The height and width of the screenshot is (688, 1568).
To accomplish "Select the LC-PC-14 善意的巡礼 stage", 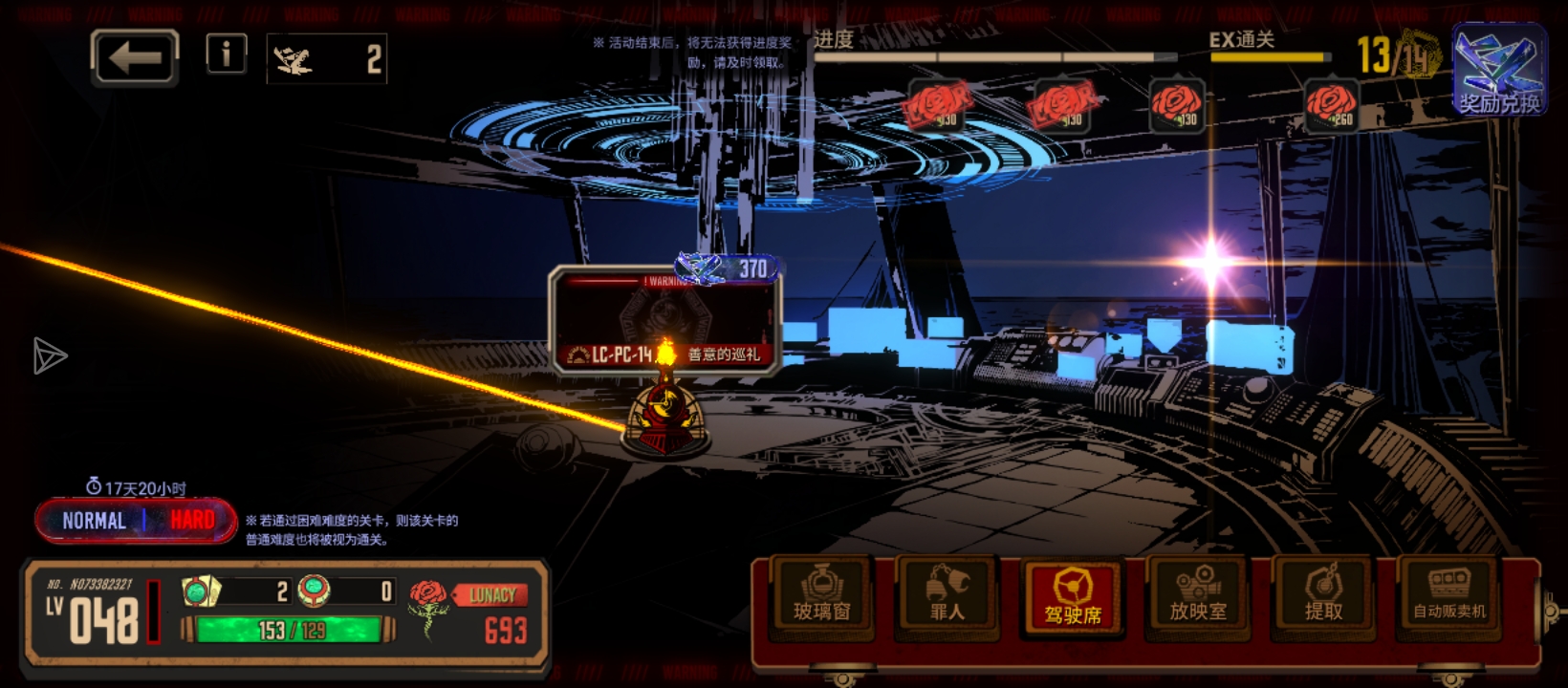I will pyautogui.click(x=666, y=321).
